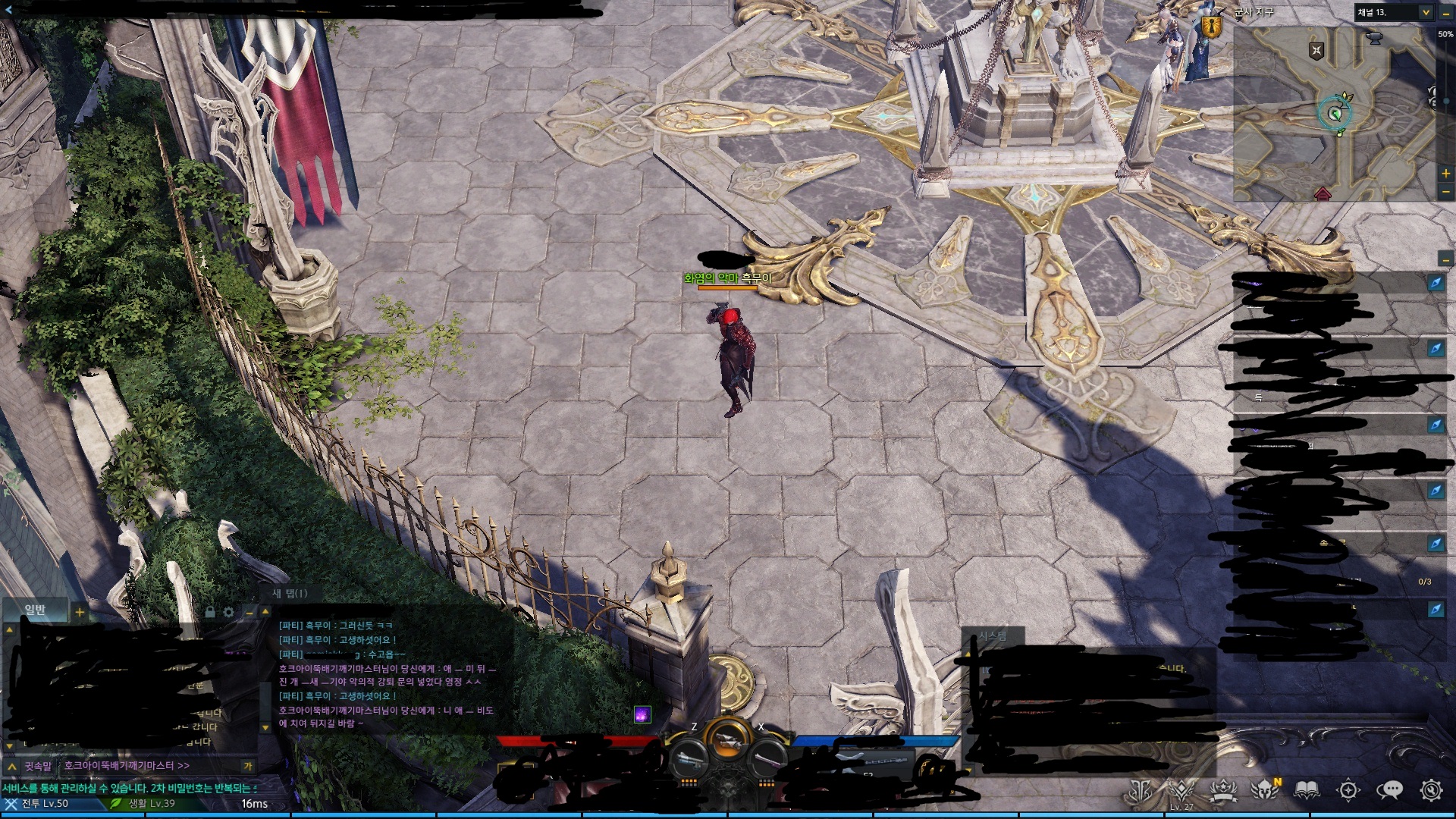
Task: Toggle the chat window lock icon
Action: tap(210, 612)
